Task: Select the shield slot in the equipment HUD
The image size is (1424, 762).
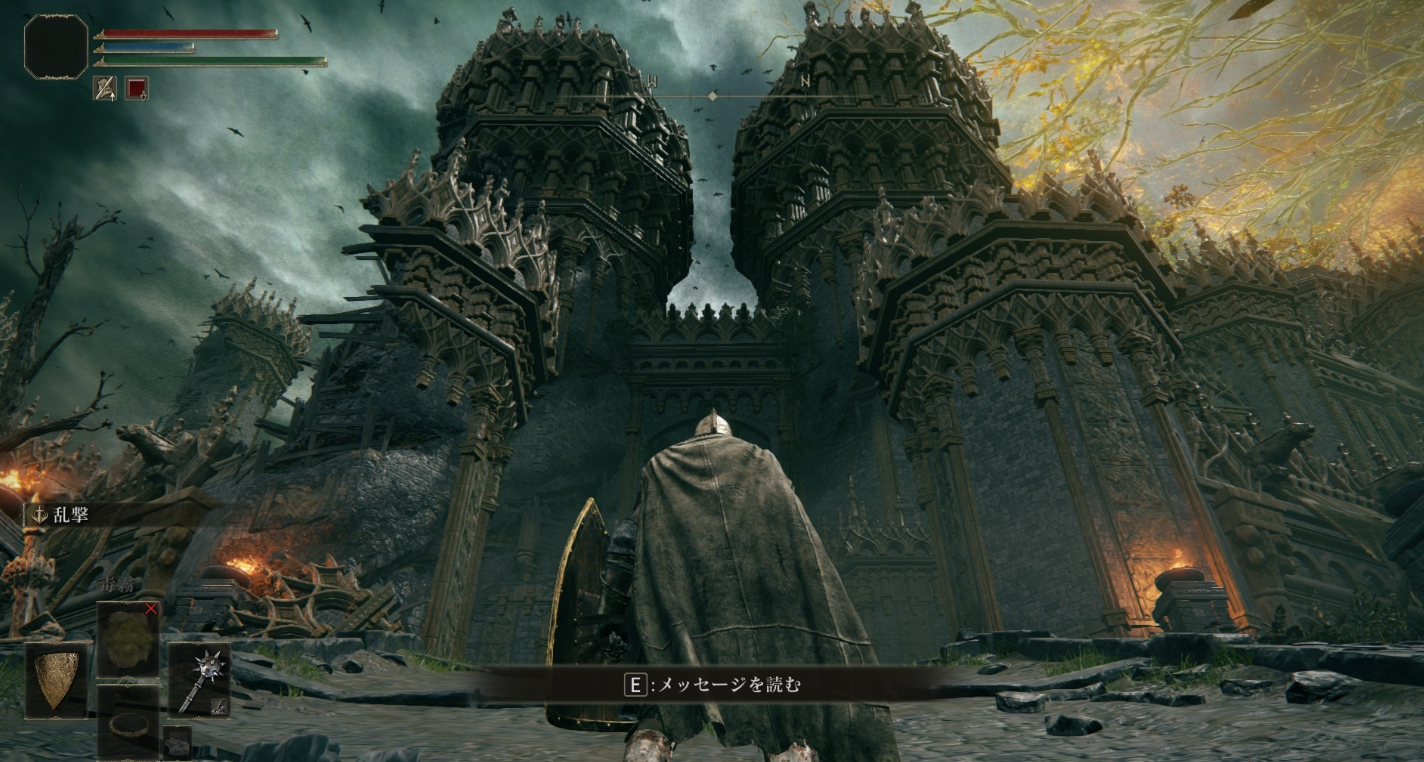Action: coord(58,679)
